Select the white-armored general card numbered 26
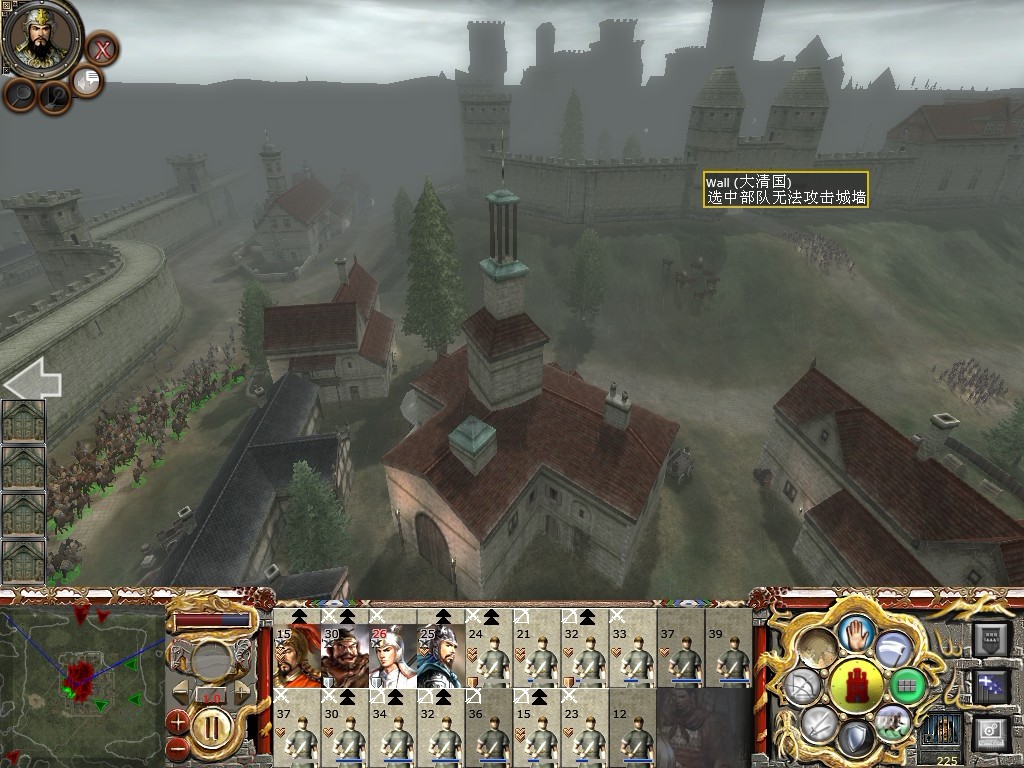 tap(393, 655)
